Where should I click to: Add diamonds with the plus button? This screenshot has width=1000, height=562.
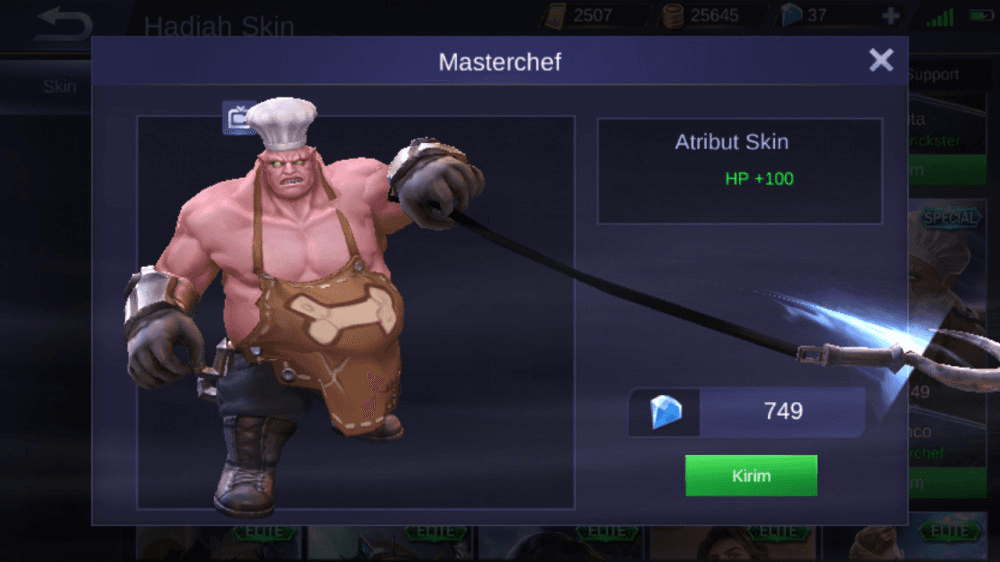(891, 16)
